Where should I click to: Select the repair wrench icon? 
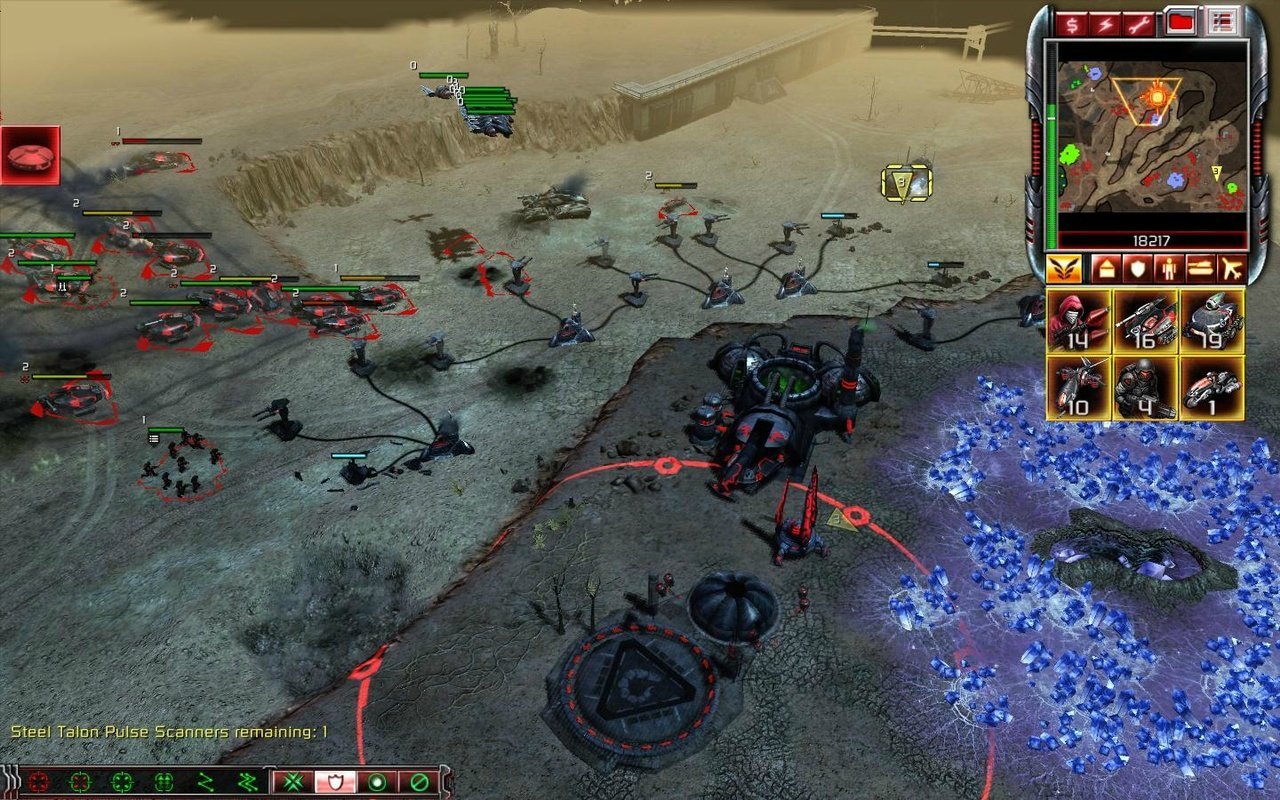[x=1139, y=23]
